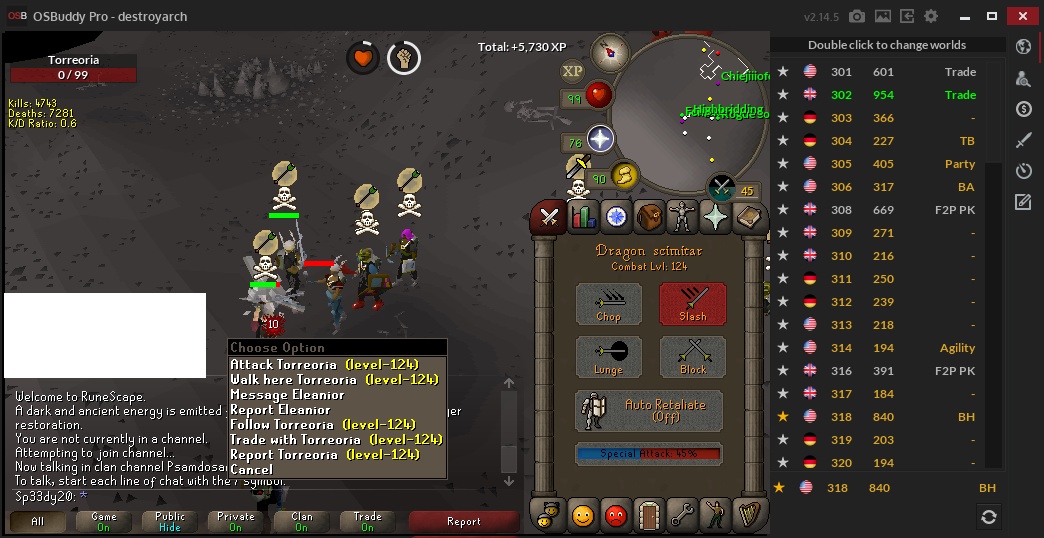The height and width of the screenshot is (538, 1044).
Task: Choose Attack Torreoria from the context menu
Action: (324, 365)
